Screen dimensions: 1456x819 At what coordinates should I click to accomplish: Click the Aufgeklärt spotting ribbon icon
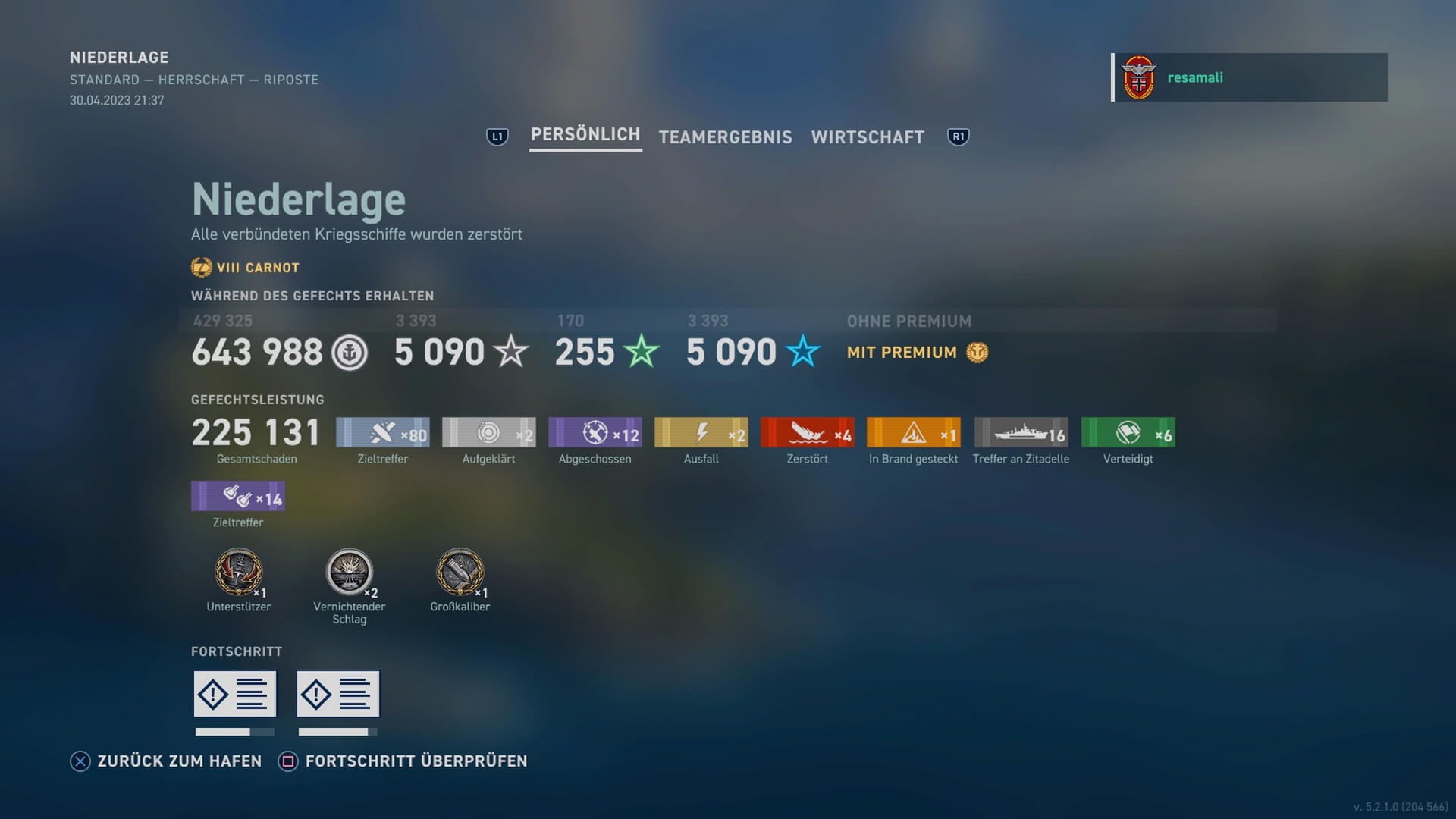(488, 432)
